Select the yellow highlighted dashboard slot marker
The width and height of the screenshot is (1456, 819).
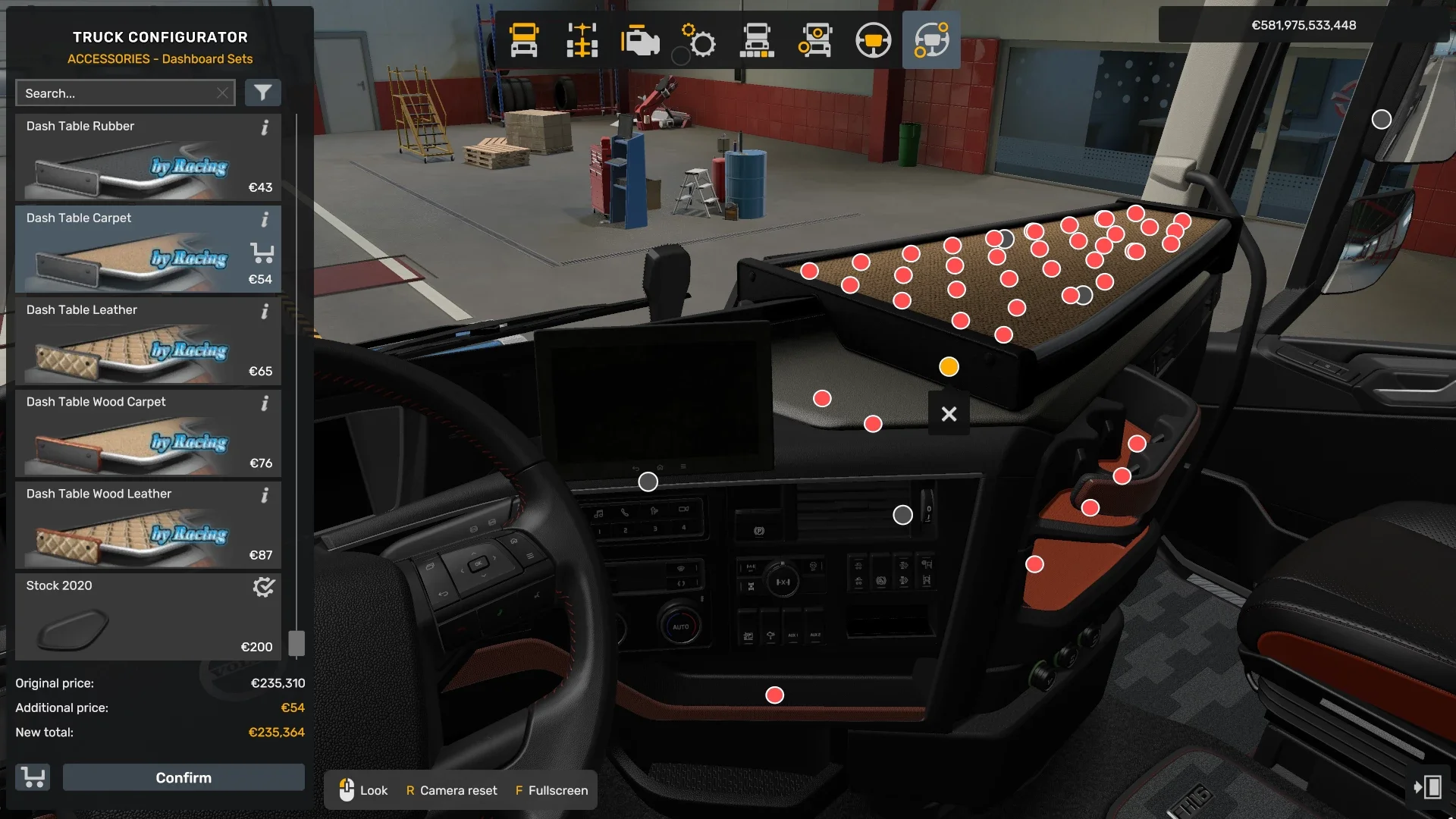(x=949, y=366)
